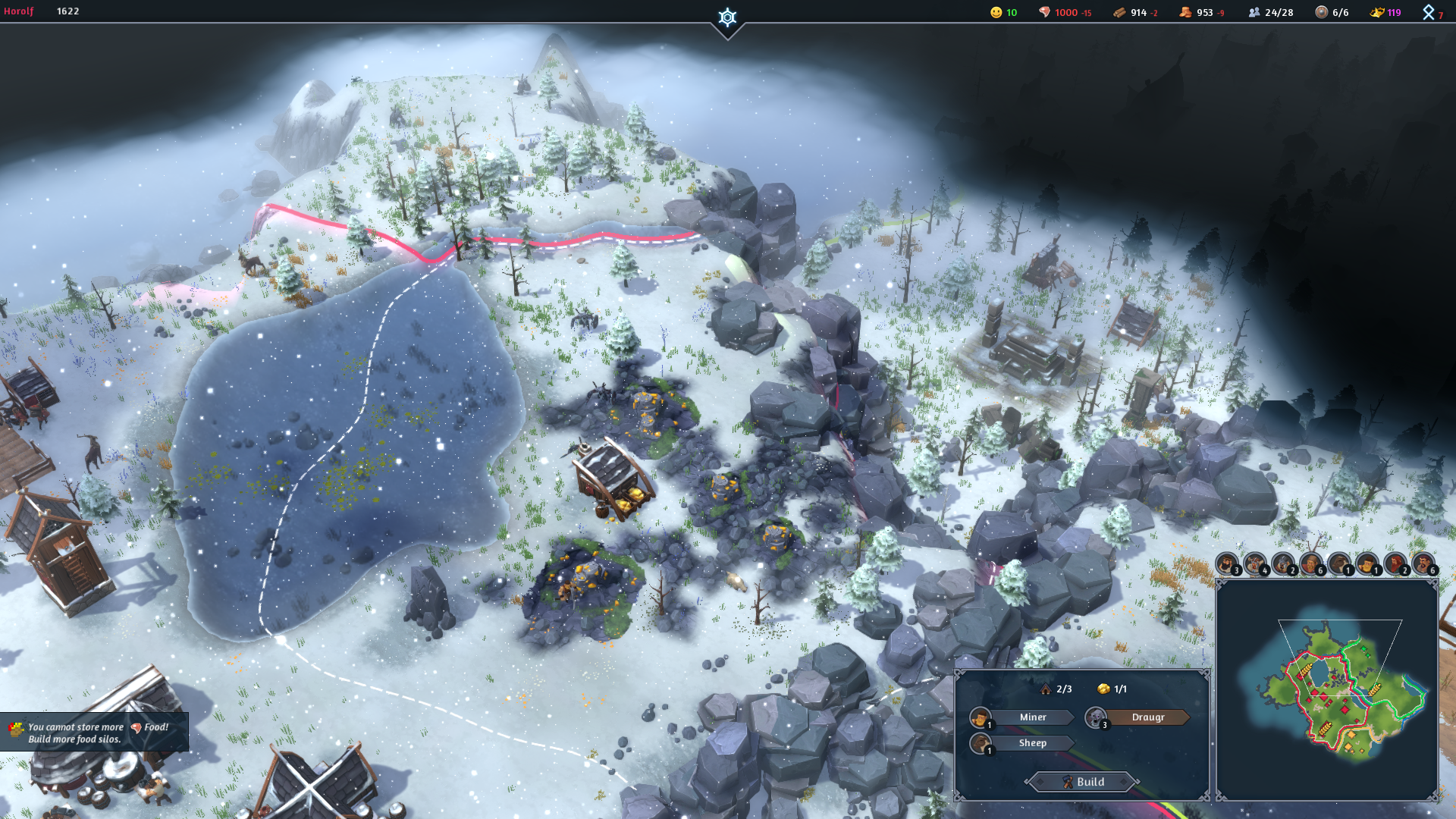Image resolution: width=1456 pixels, height=819 pixels.
Task: Open the food storage full notification
Action: point(93,733)
